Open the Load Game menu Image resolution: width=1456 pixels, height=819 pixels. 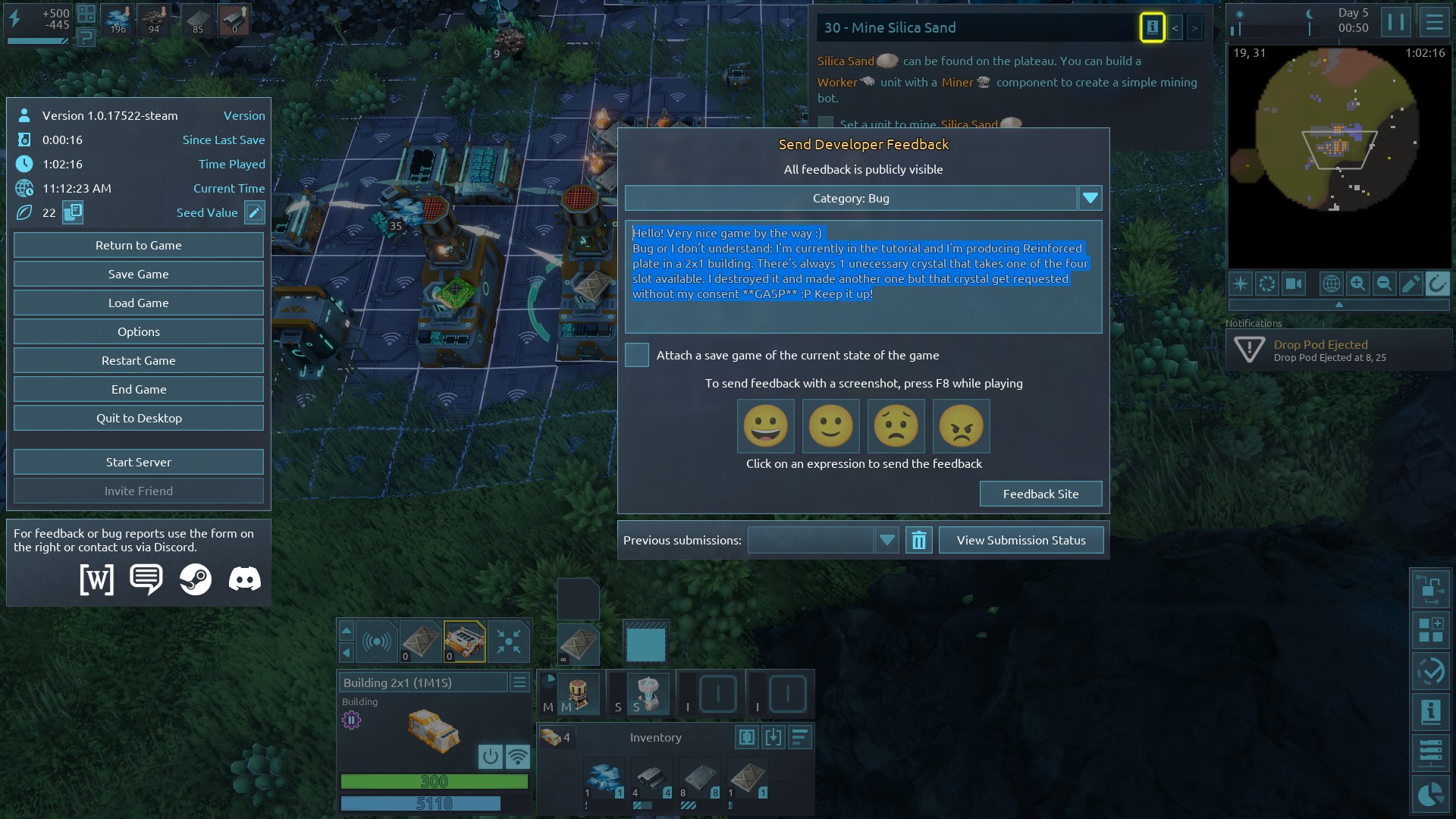point(138,303)
